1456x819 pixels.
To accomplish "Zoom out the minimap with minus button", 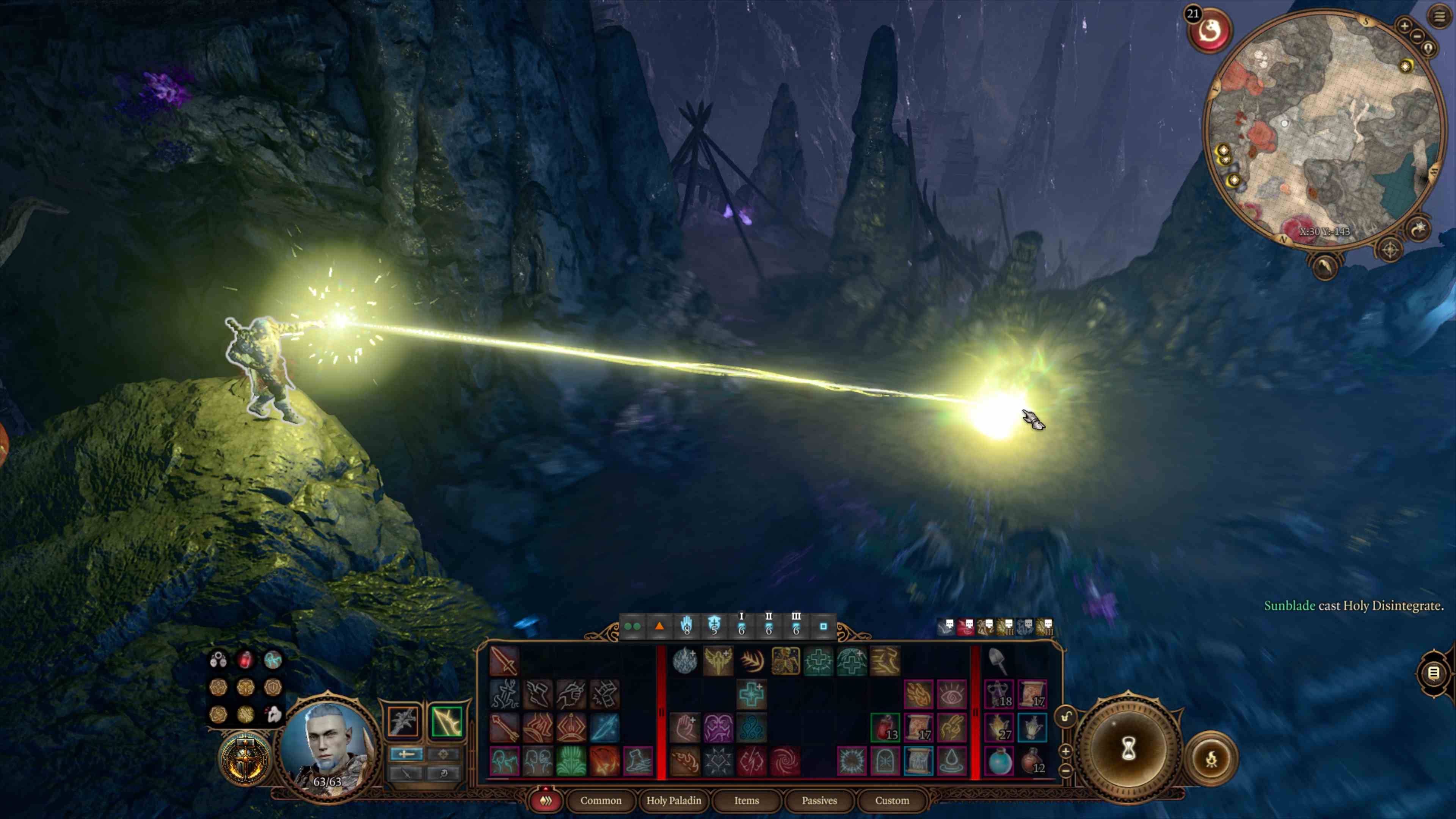I will (x=1417, y=36).
